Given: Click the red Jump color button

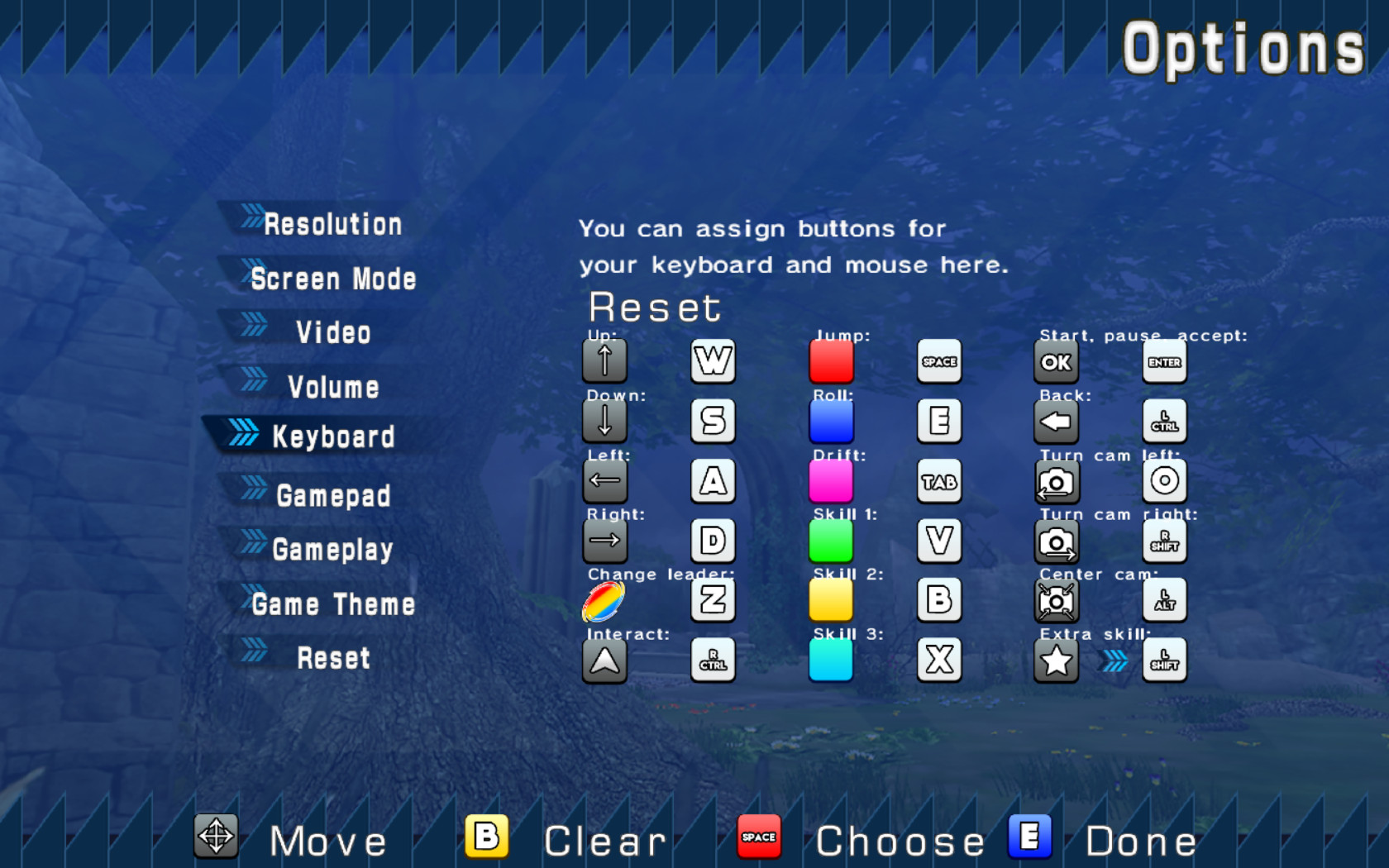Looking at the screenshot, I should [831, 361].
